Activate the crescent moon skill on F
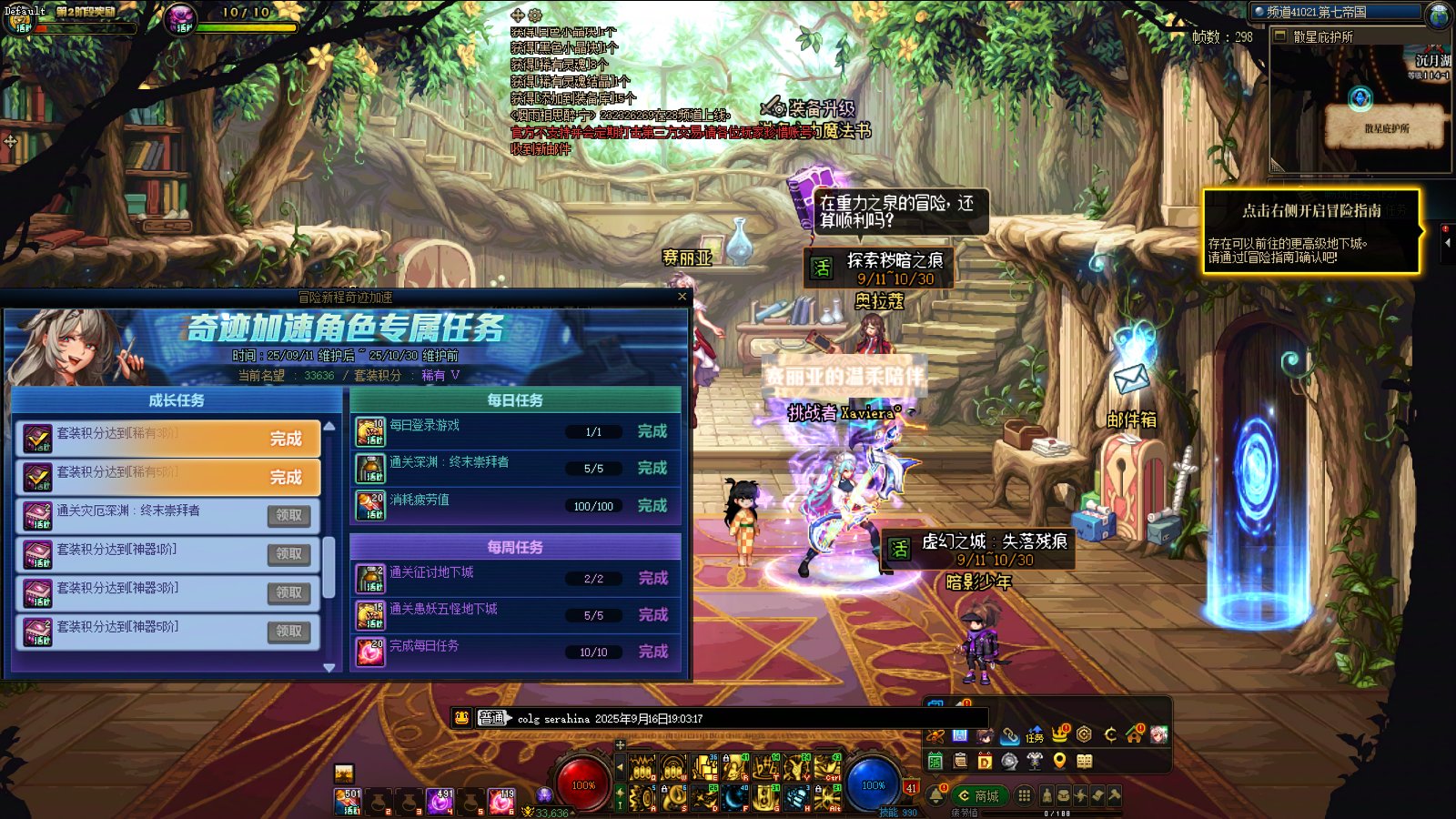Image resolution: width=1456 pixels, height=819 pixels. coord(734,799)
